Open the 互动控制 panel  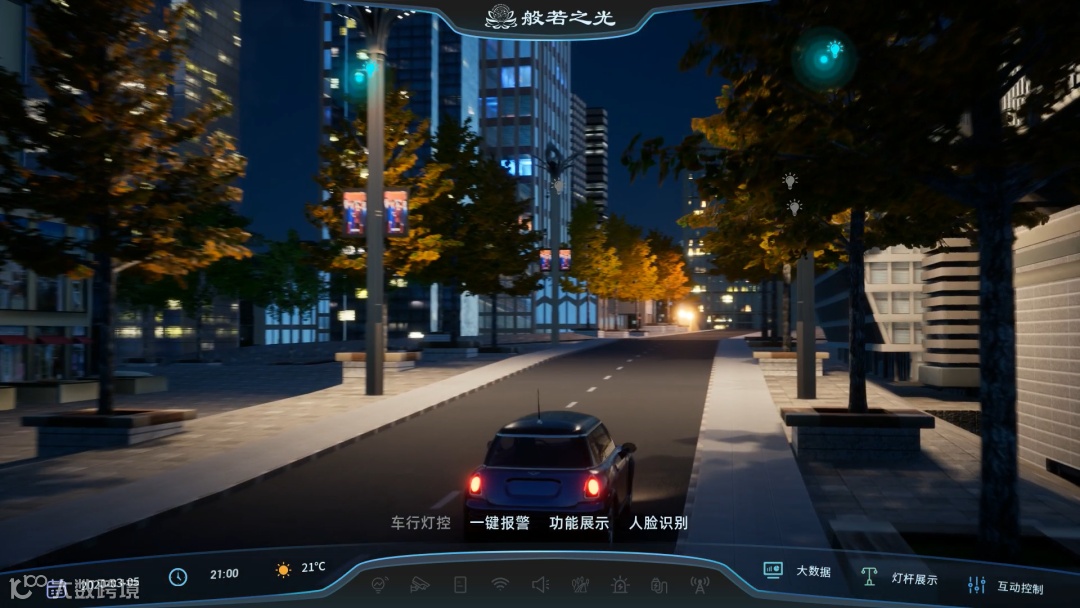tap(1005, 587)
